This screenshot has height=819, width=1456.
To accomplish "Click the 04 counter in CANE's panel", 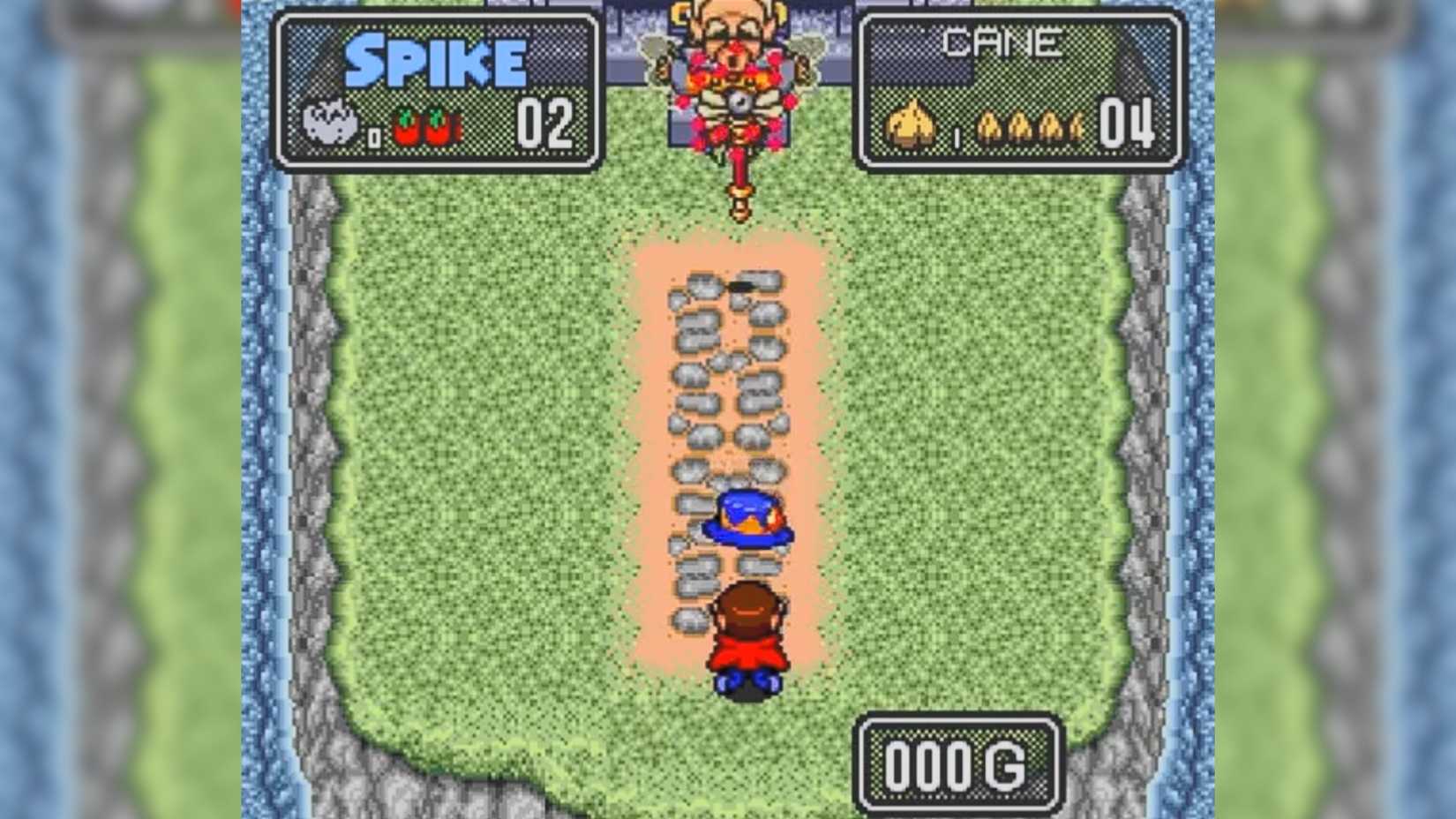I will coord(1128,124).
